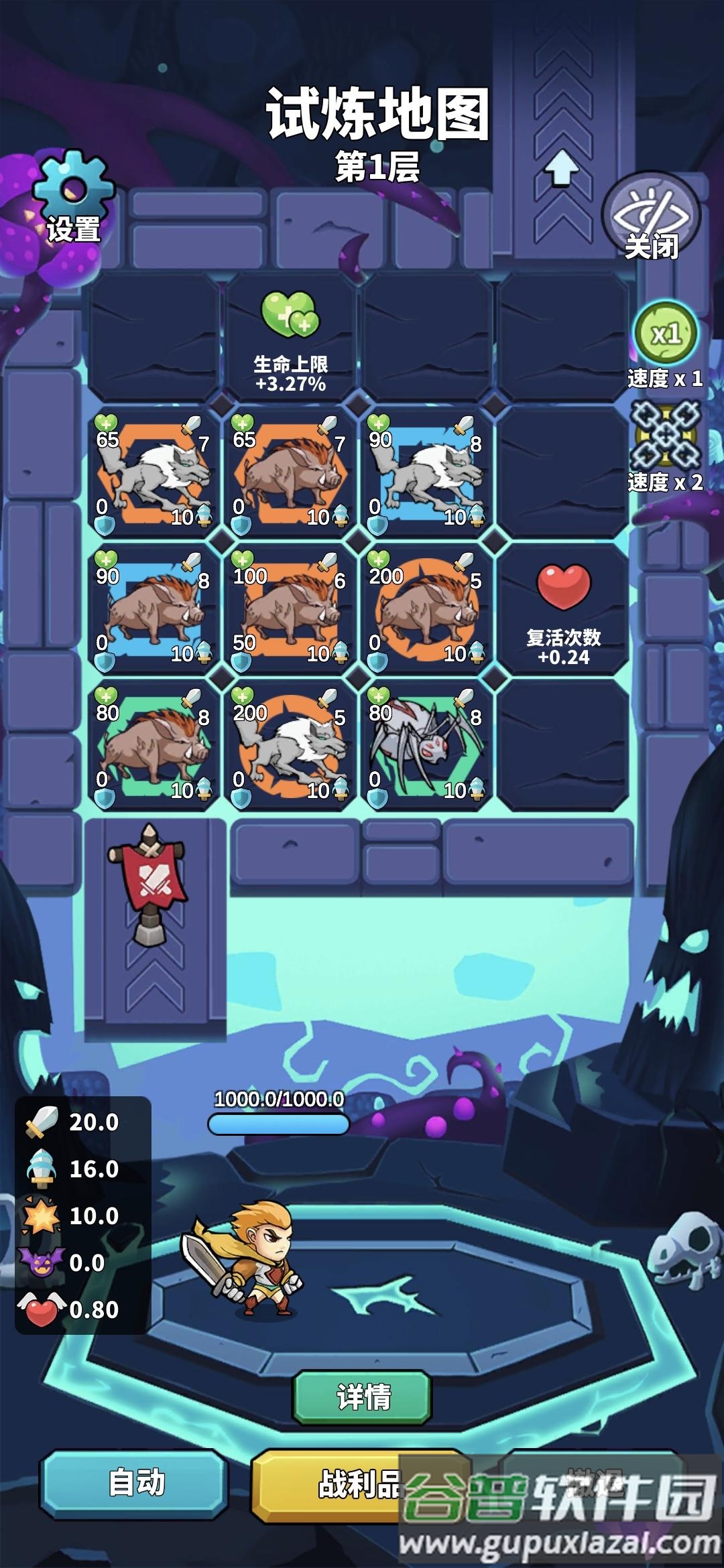
Task: Pick the 复活次数 +0.24 red heart tile
Action: click(563, 608)
